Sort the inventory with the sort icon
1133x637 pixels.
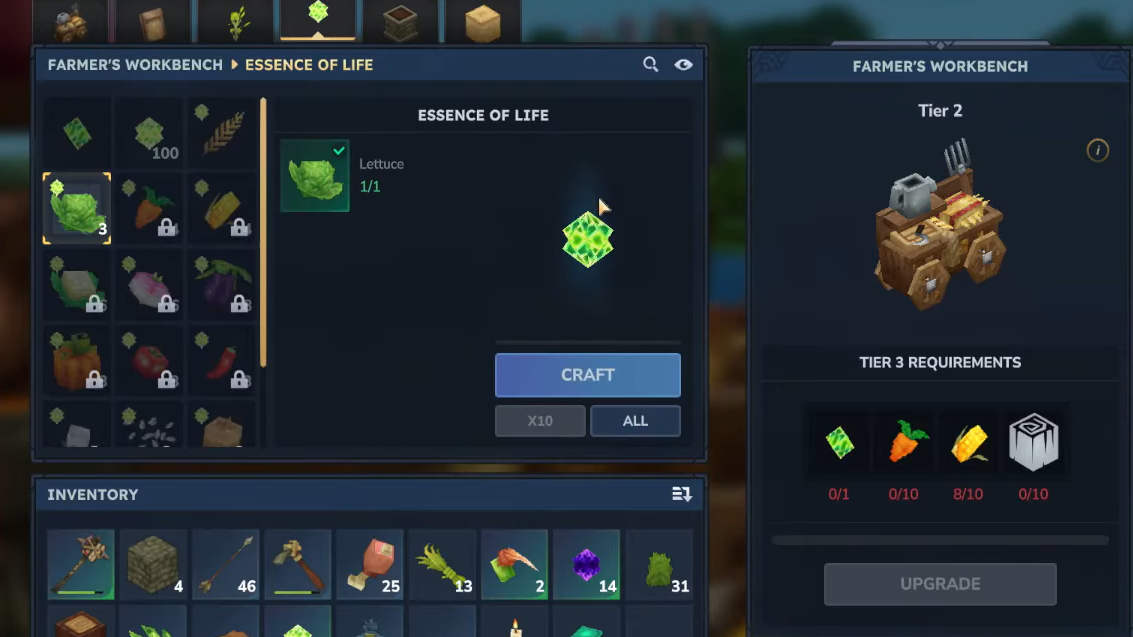pos(682,494)
